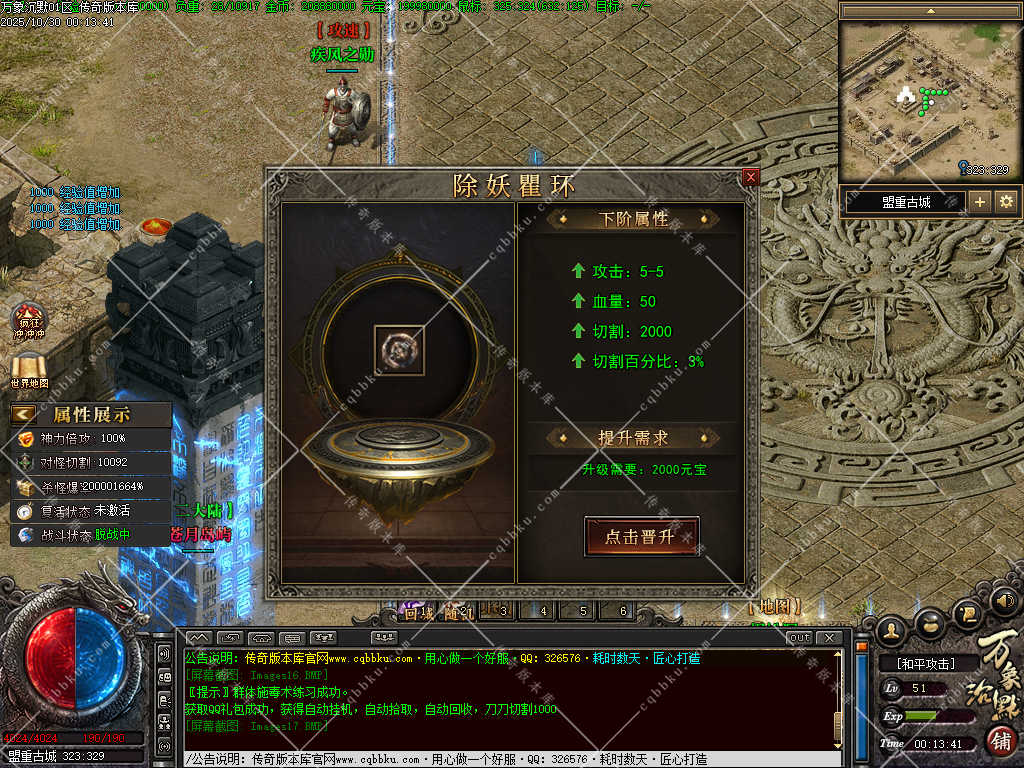
Task: Toggle the sound speaker icon
Action: click(x=1005, y=601)
